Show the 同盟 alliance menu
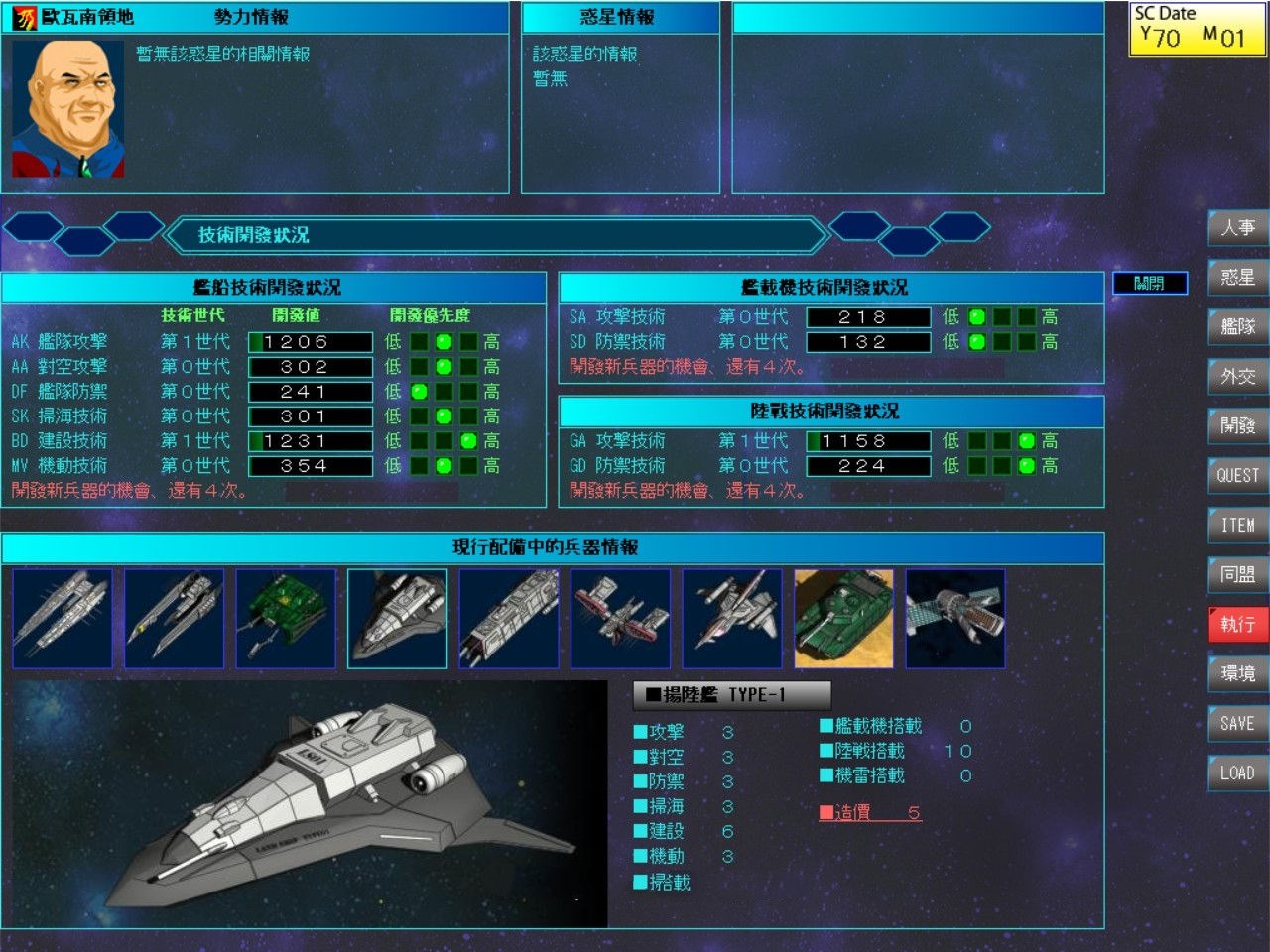This screenshot has height=952, width=1270. coord(1237,575)
